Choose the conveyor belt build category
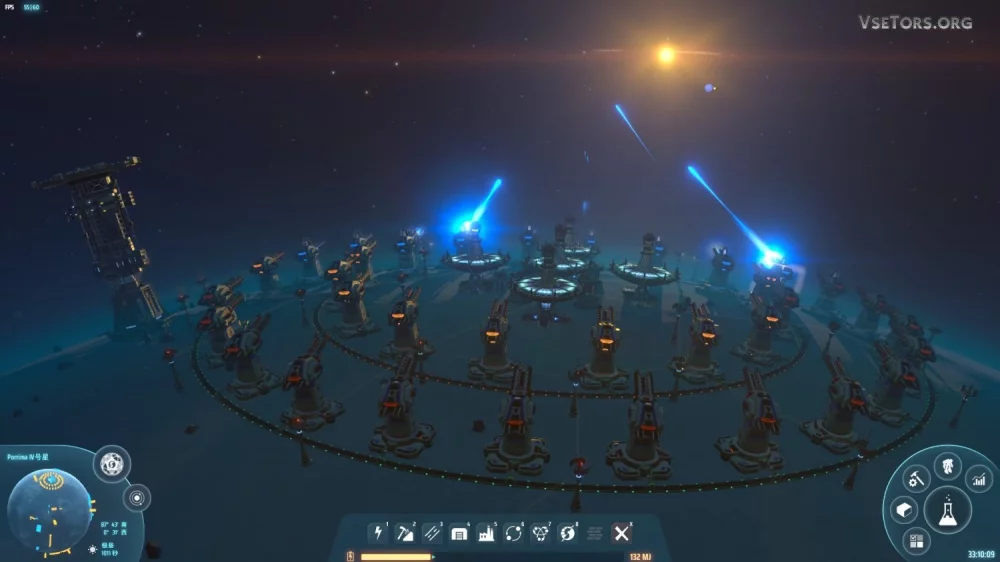This screenshot has height=562, width=1000. [x=432, y=533]
